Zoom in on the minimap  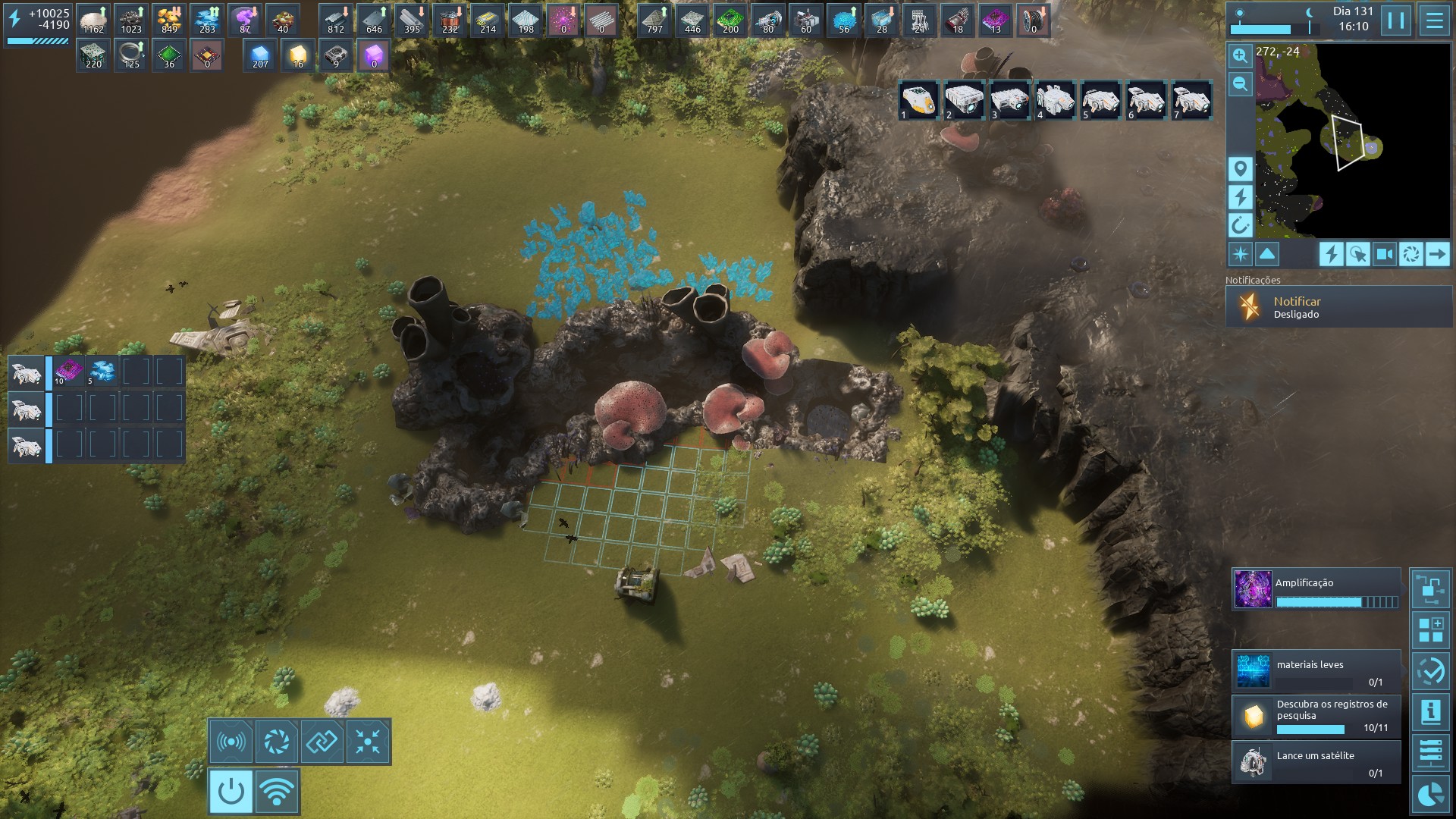pyautogui.click(x=1240, y=55)
